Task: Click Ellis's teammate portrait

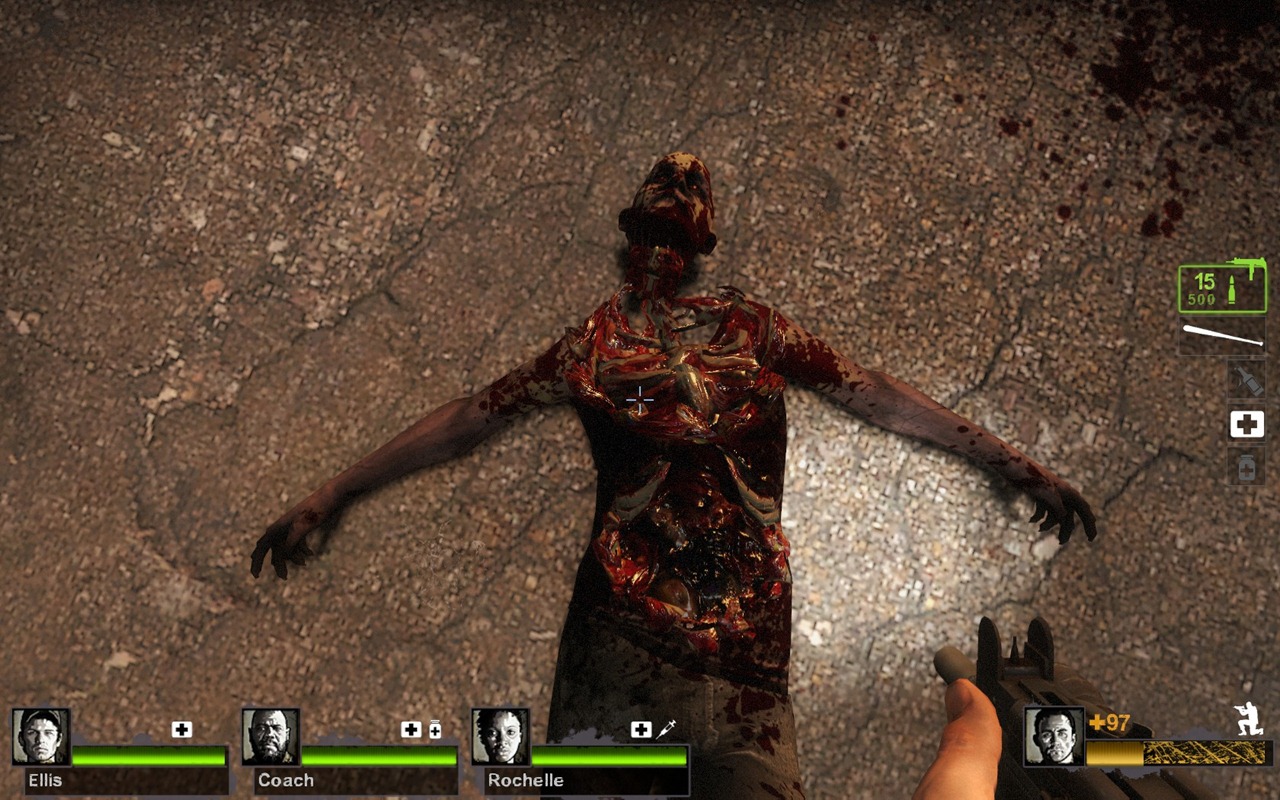Action: pyautogui.click(x=41, y=737)
